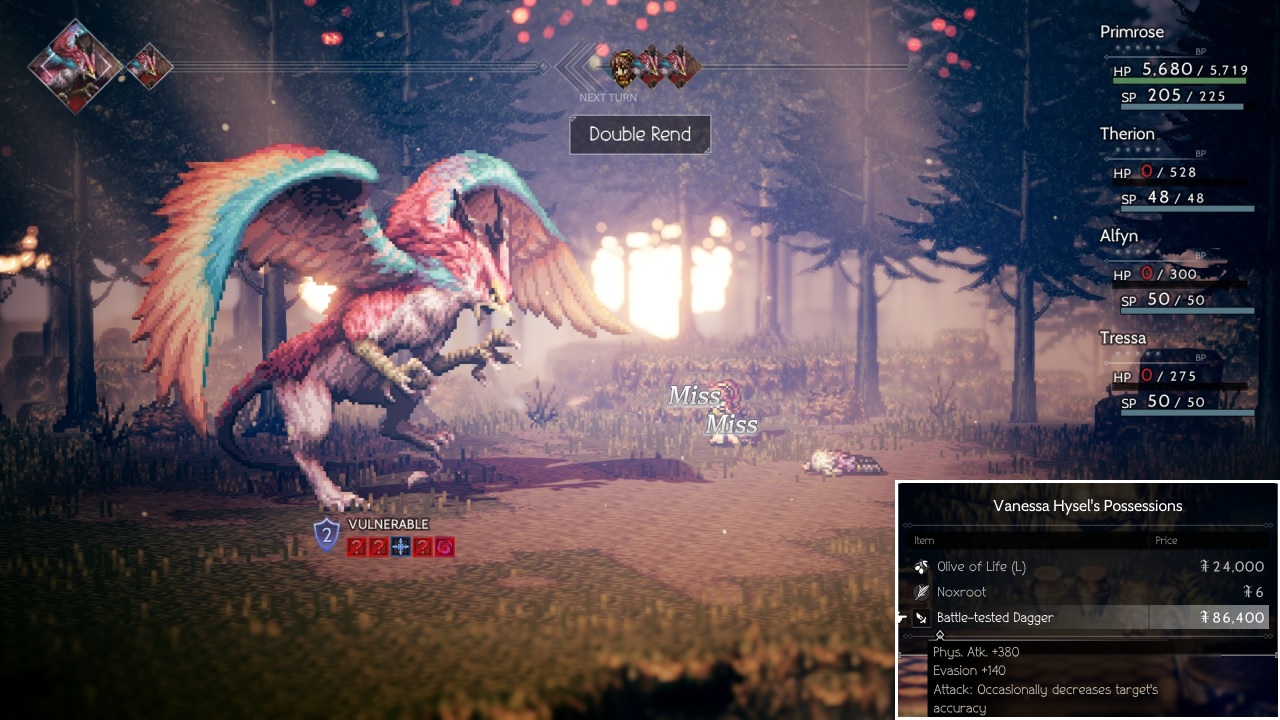This screenshot has height=720, width=1280.
Task: Pick the Battle-tested Dagger entry
Action: pos(1088,618)
